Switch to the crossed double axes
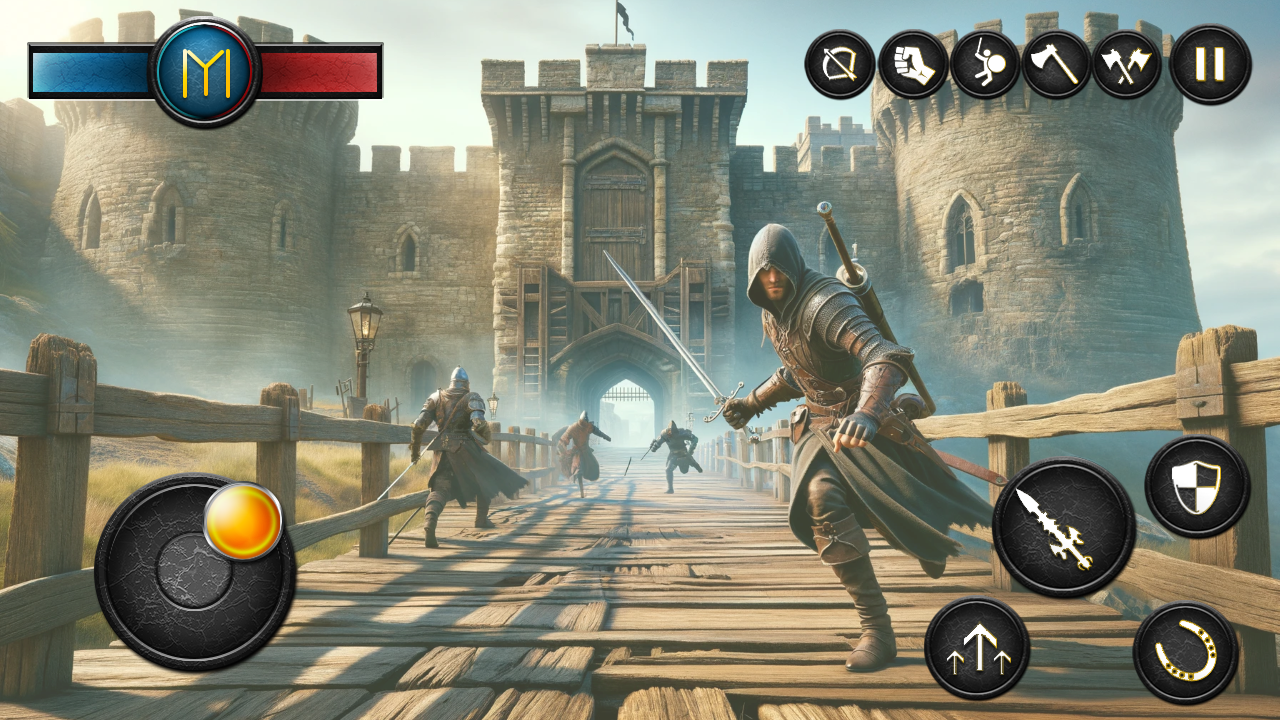1280x720 pixels. 1127,65
